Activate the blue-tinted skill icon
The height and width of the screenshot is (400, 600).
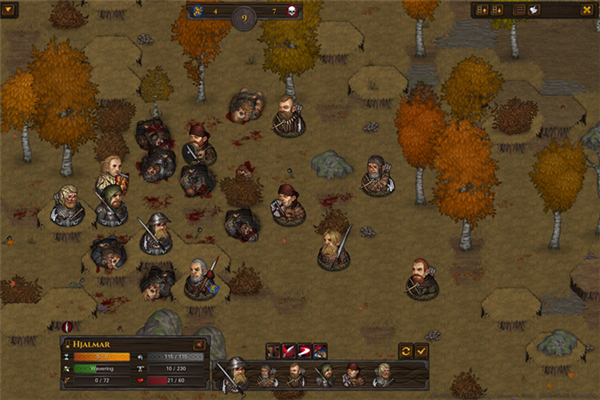pos(320,350)
